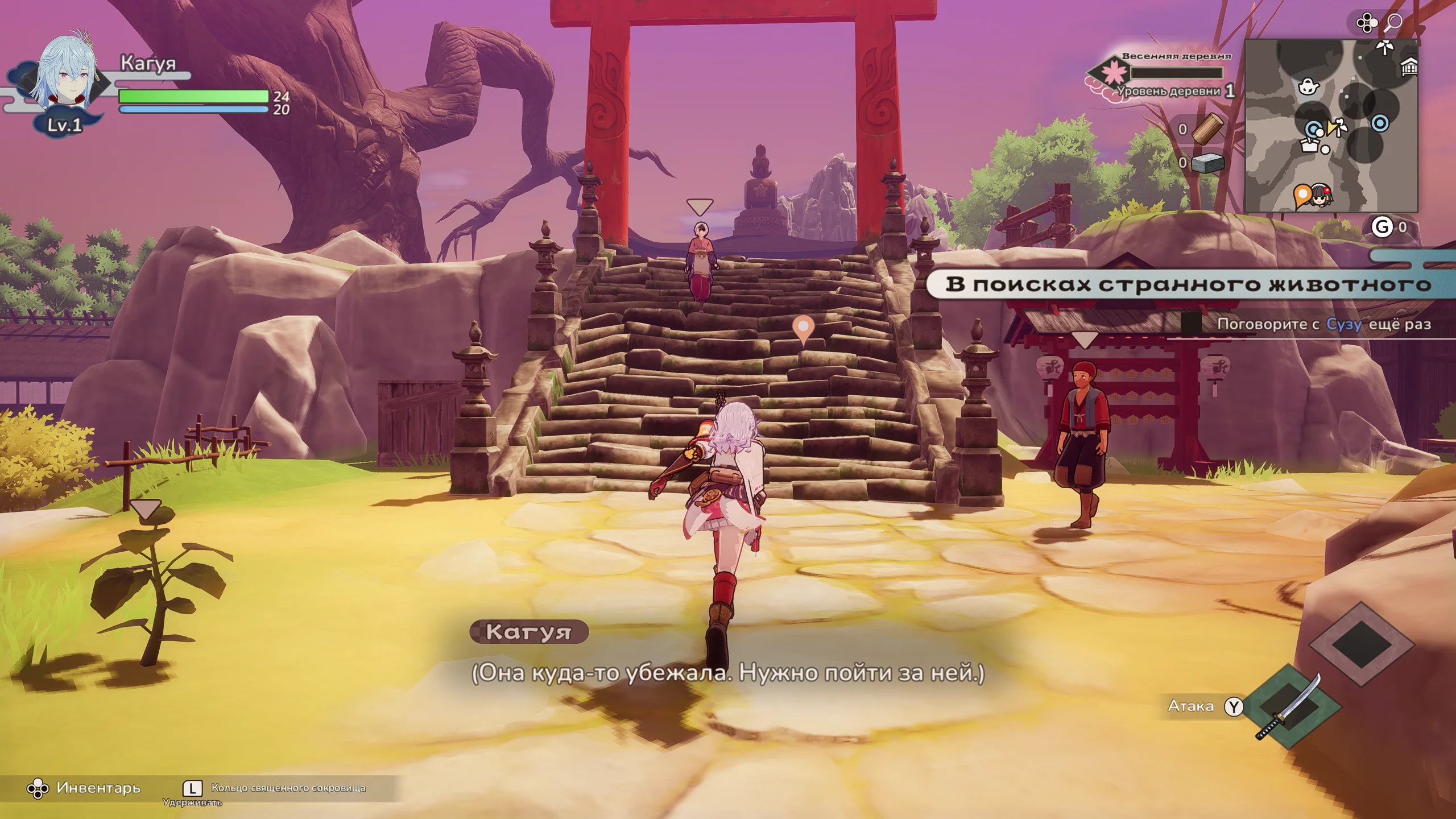Select the empty pink diamond slot
The width and height of the screenshot is (1456, 819).
pos(1361,644)
